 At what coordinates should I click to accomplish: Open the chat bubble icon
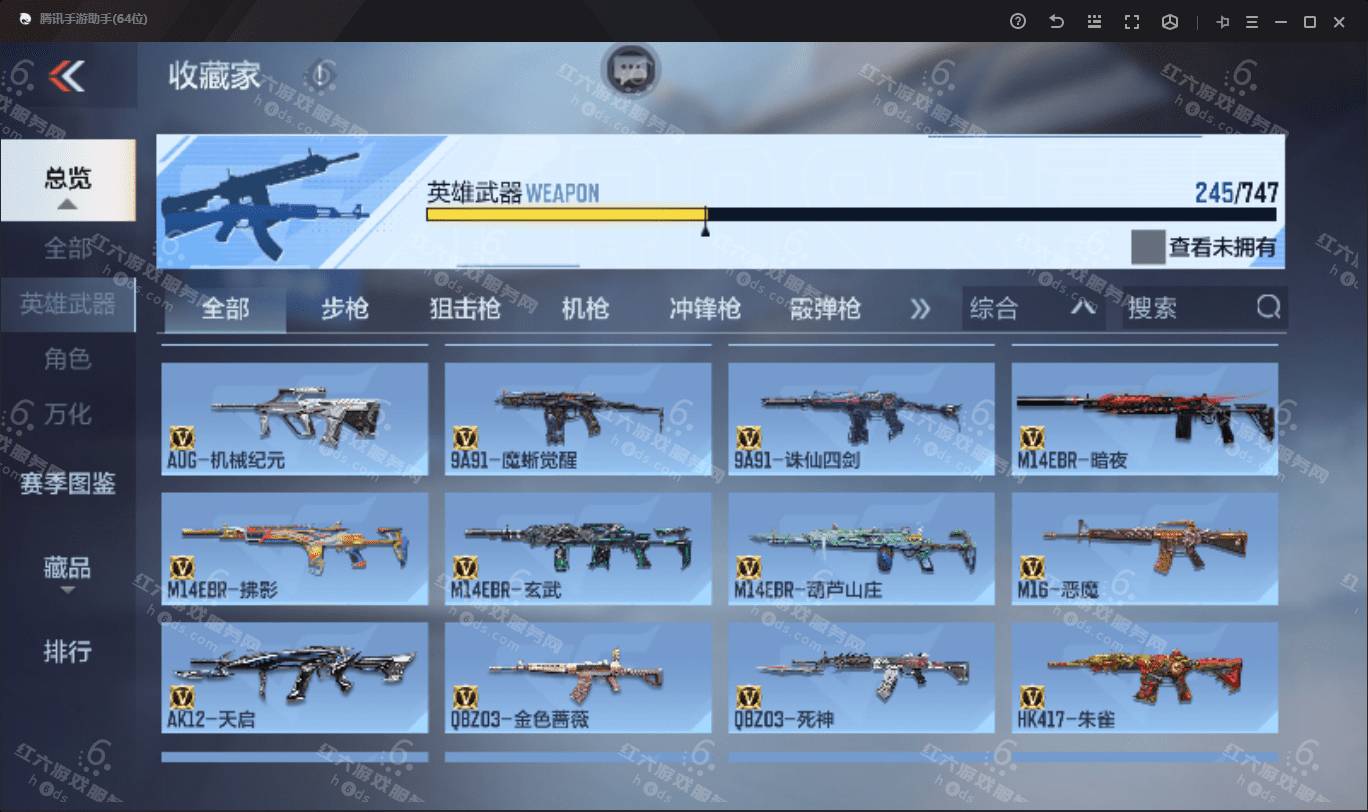pyautogui.click(x=630, y=70)
